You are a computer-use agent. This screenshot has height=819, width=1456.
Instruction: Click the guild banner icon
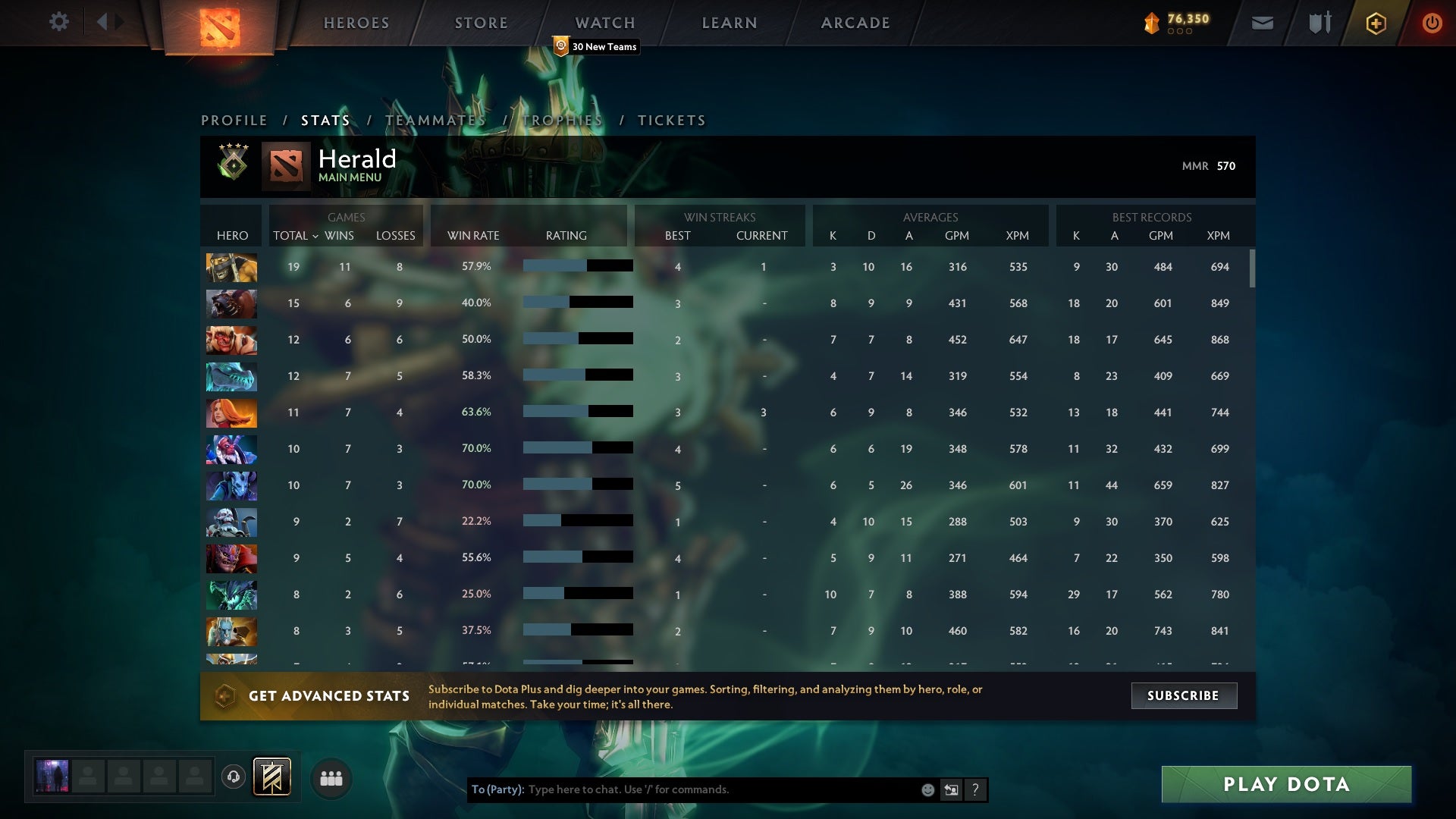(271, 777)
